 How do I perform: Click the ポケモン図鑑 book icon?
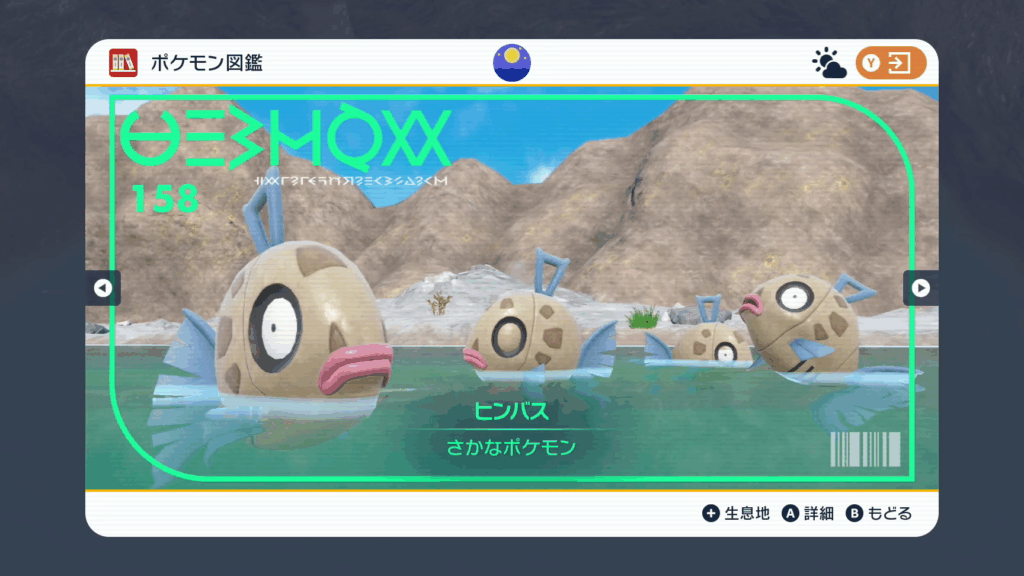123,63
